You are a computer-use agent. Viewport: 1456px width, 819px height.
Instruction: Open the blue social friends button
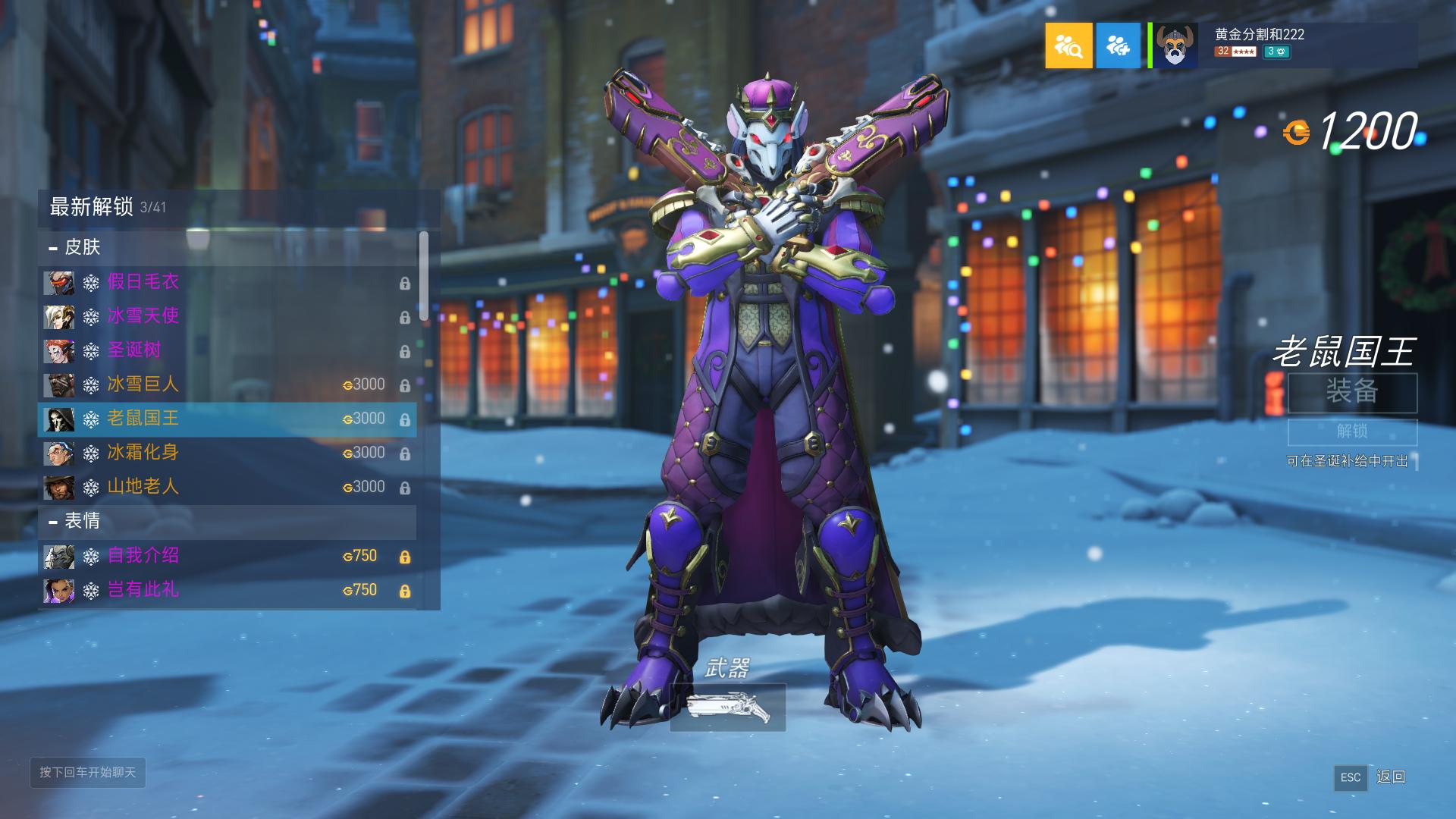[1118, 45]
